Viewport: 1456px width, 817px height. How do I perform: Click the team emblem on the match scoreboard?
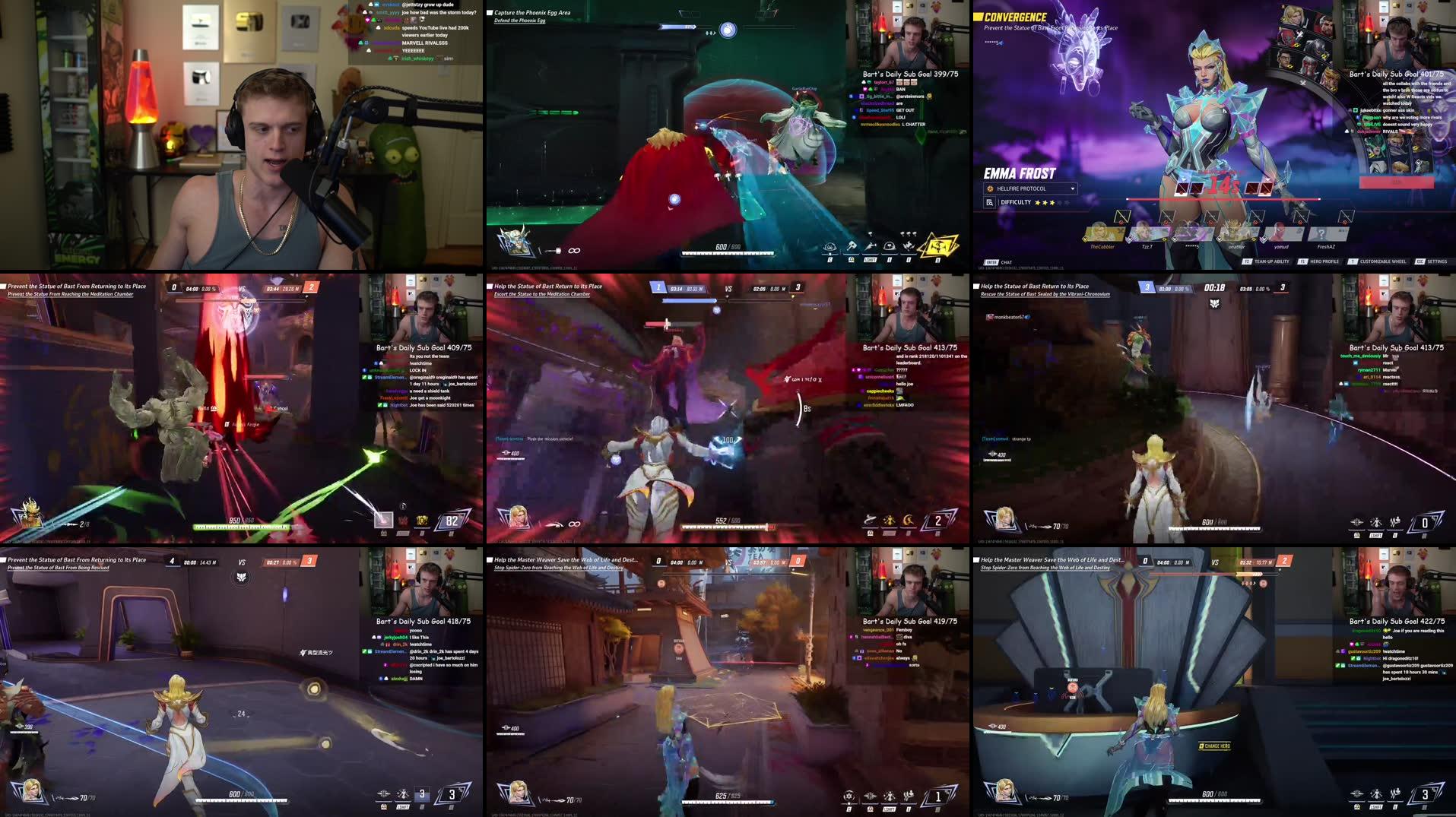[x=1214, y=304]
